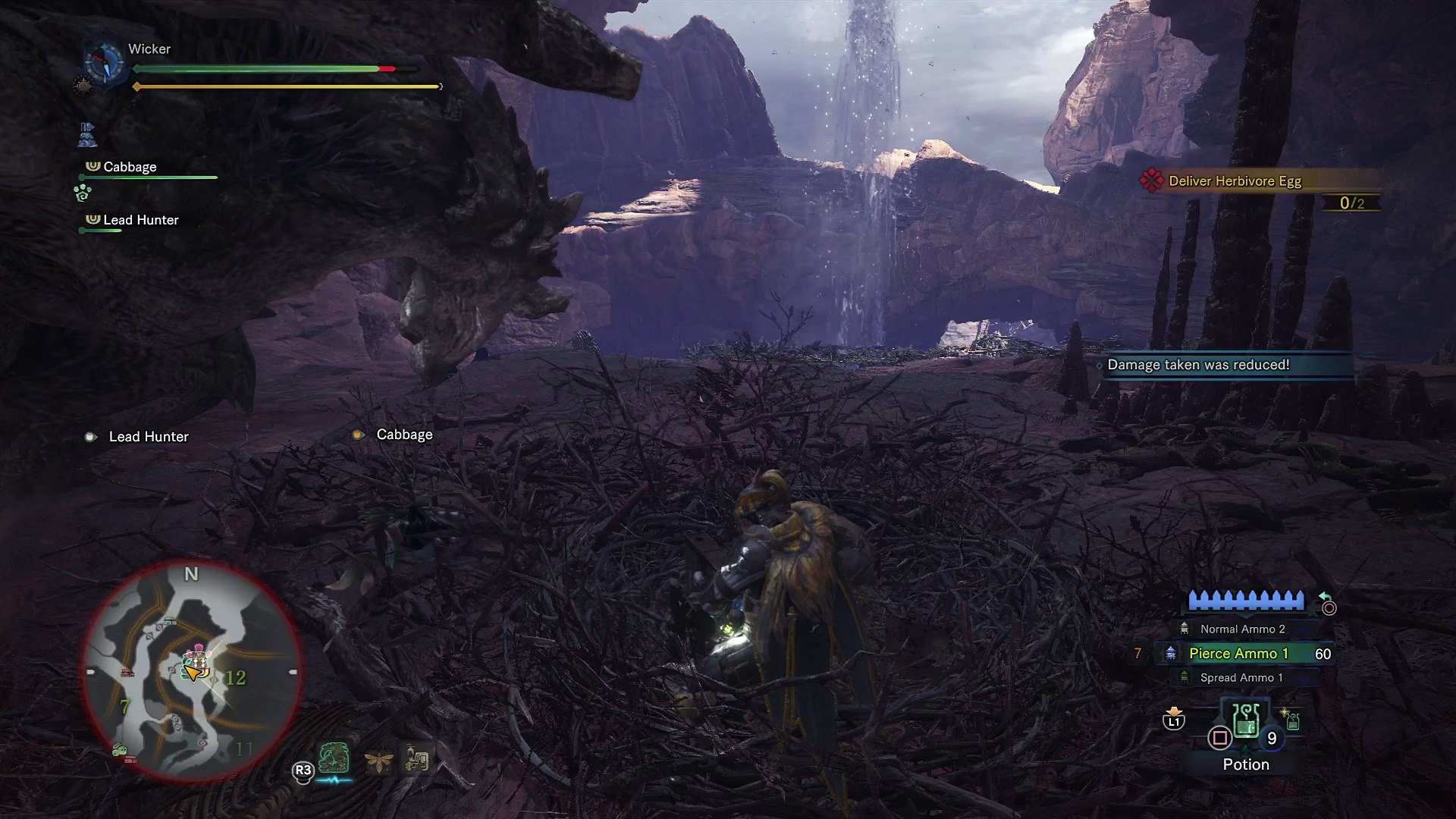
Task: Select party member Cabbage in the party list
Action: (x=130, y=168)
